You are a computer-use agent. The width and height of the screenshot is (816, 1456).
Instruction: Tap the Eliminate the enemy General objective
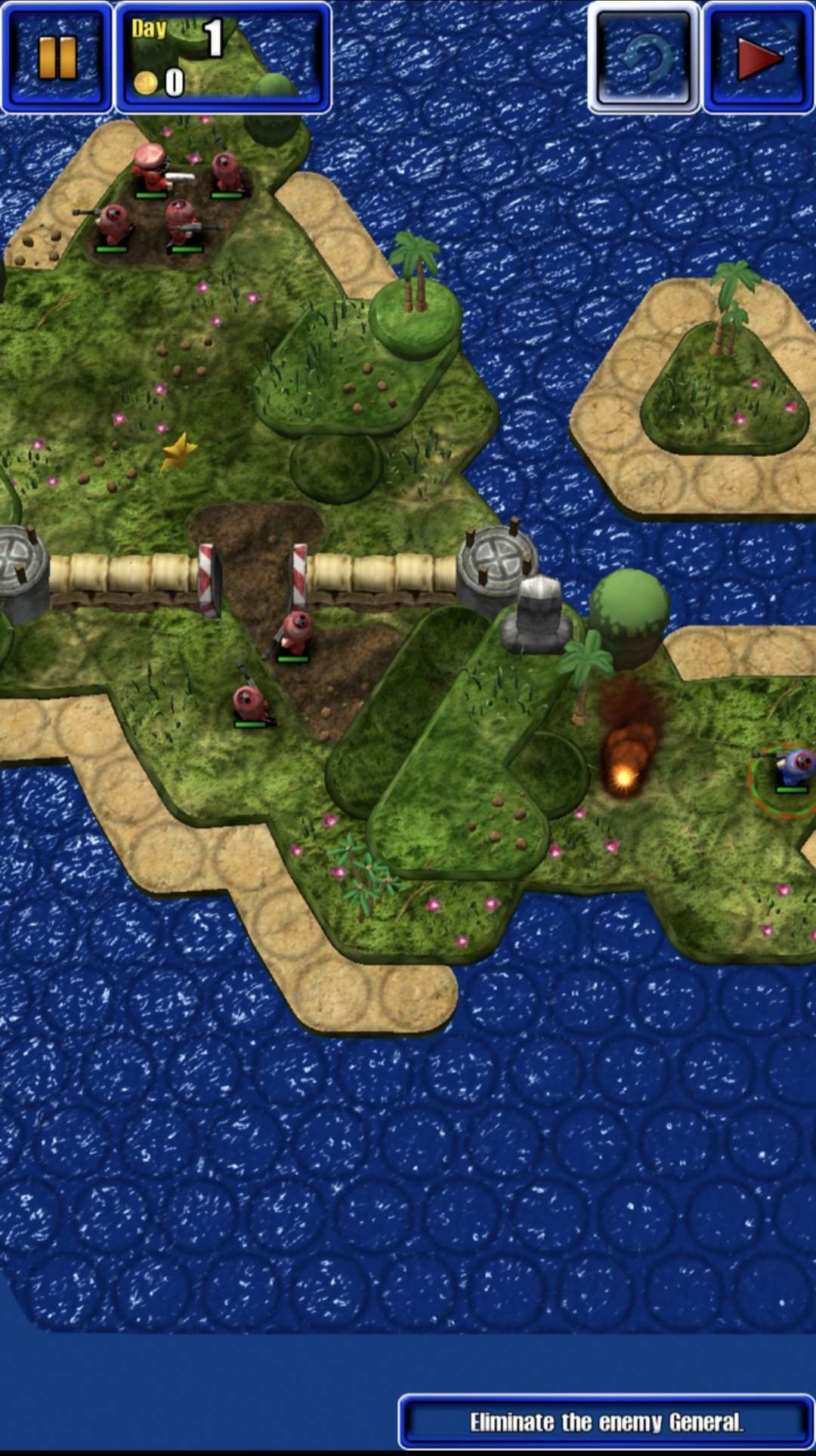pyautogui.click(x=606, y=1422)
